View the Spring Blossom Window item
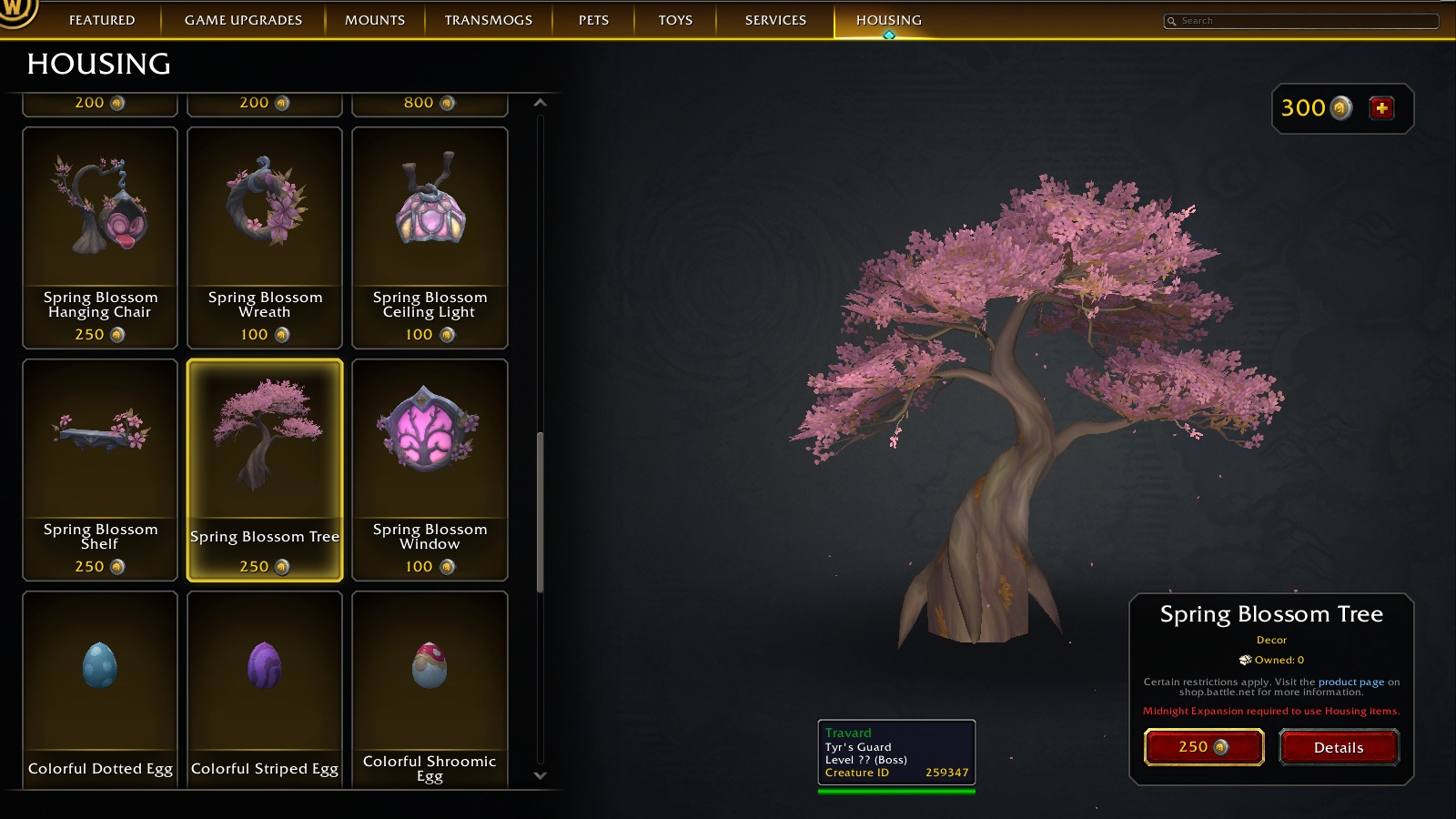The width and height of the screenshot is (1456, 819). pyautogui.click(x=430, y=446)
